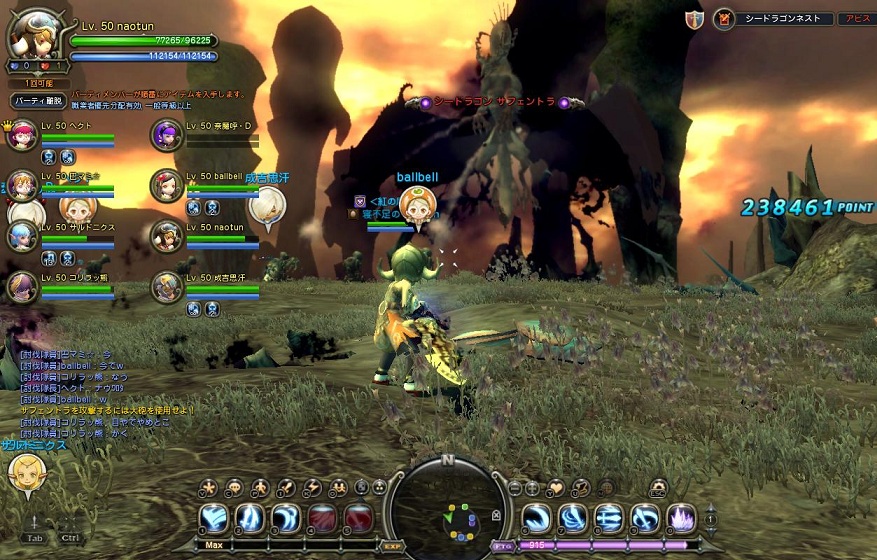Select party member ヘクト's portrait
Viewport: 877px width, 560px height.
21,133
